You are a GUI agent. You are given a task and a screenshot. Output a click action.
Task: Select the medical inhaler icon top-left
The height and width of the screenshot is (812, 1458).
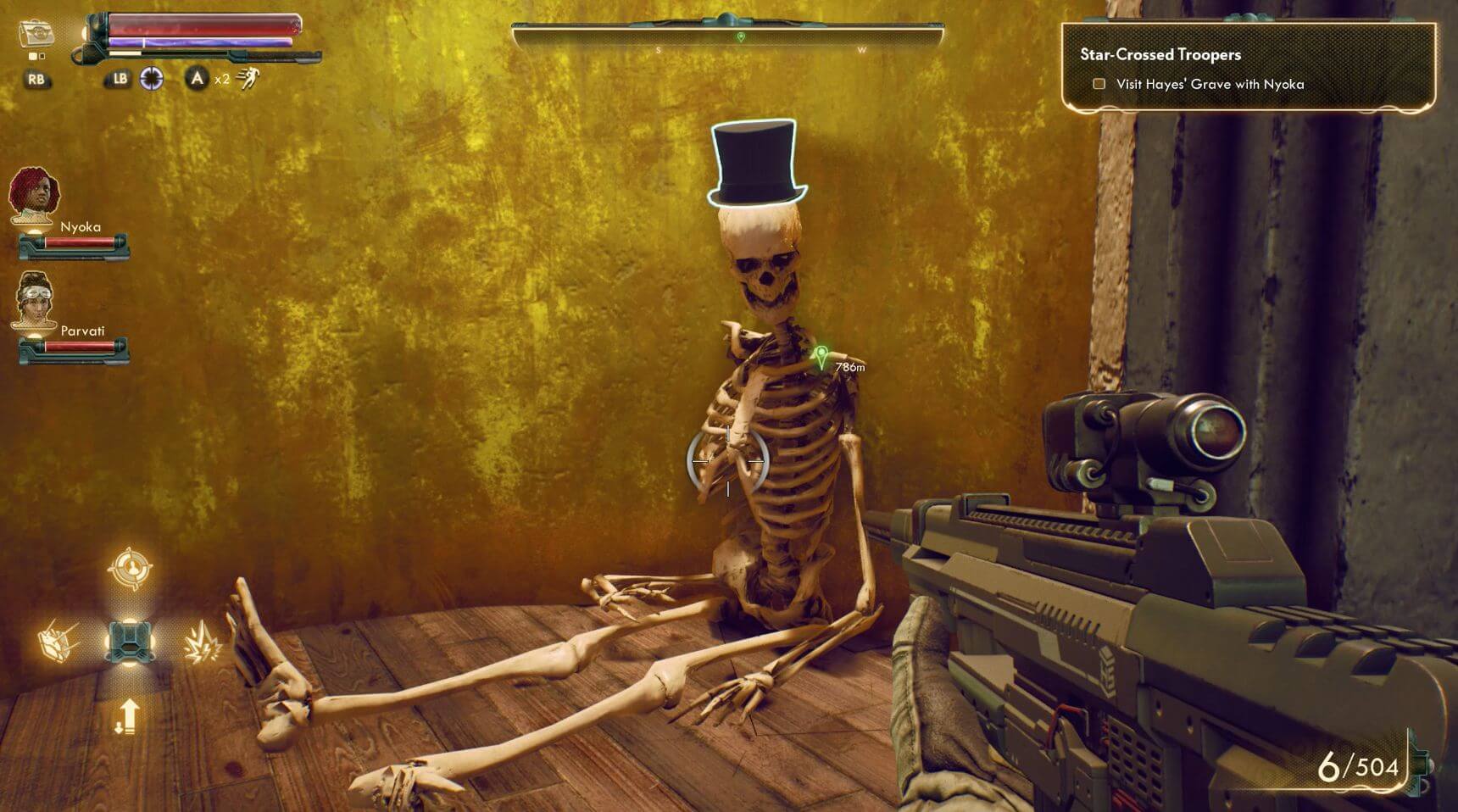(x=37, y=31)
